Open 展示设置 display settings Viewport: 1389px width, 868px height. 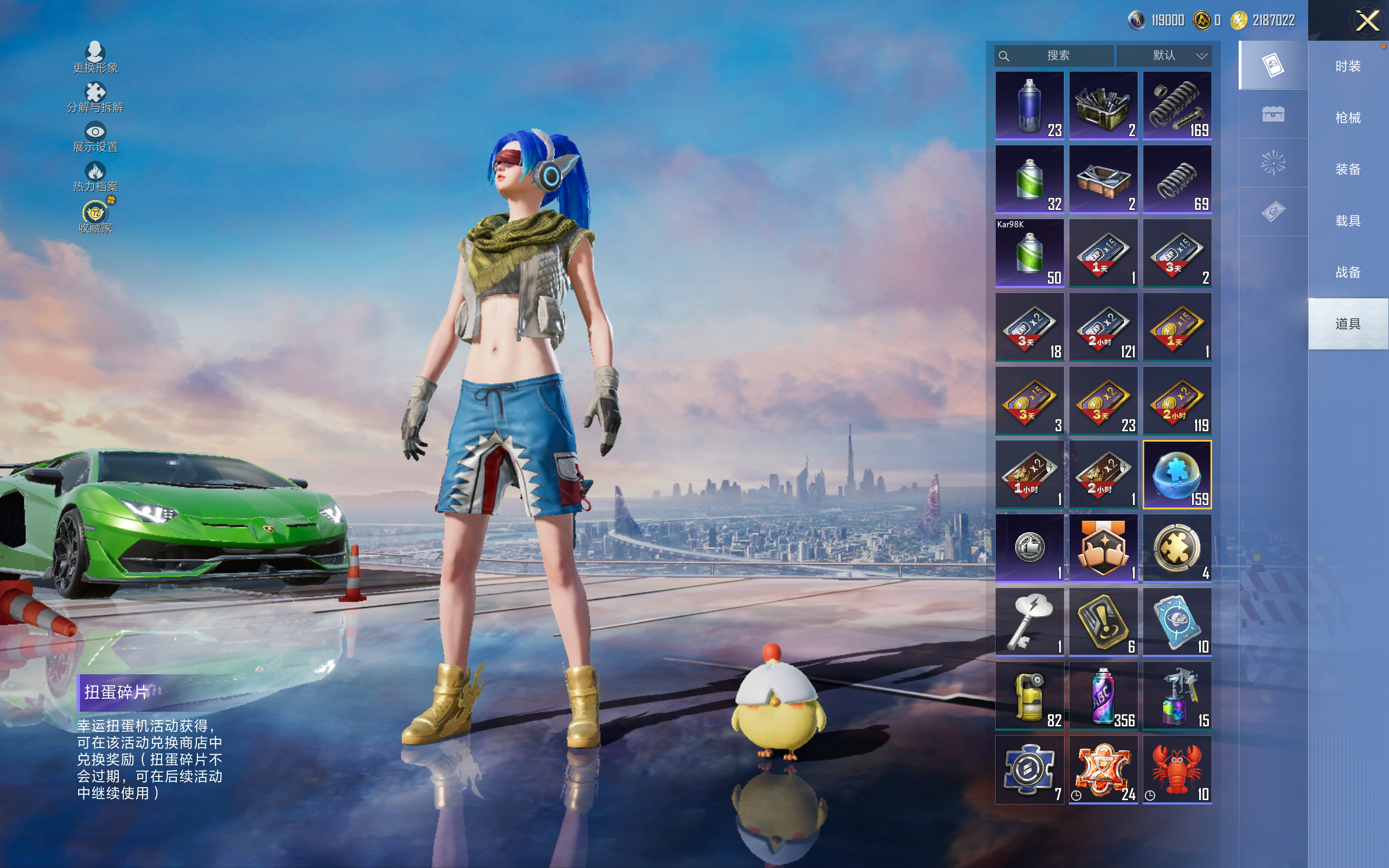[x=95, y=137]
